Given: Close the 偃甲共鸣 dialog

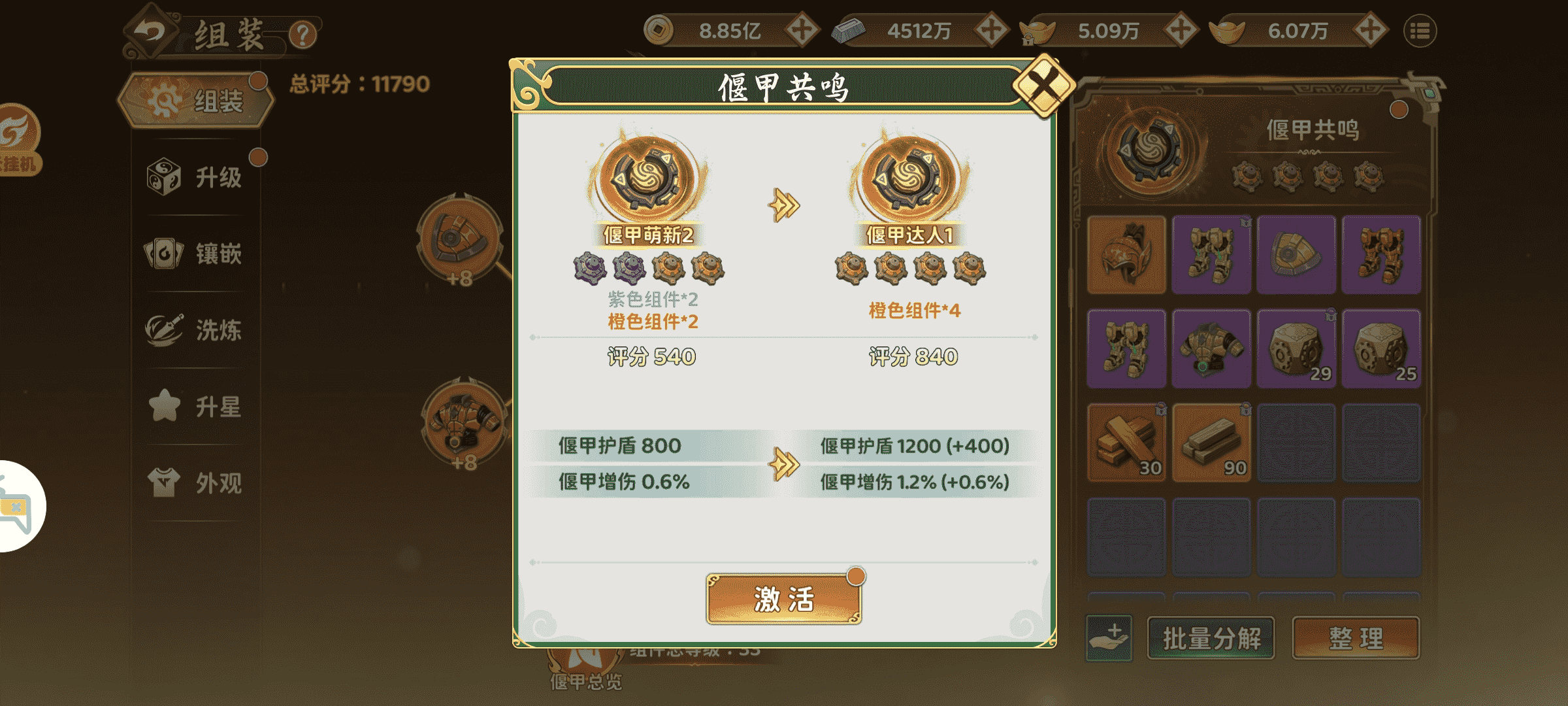Looking at the screenshot, I should pyautogui.click(x=1043, y=85).
